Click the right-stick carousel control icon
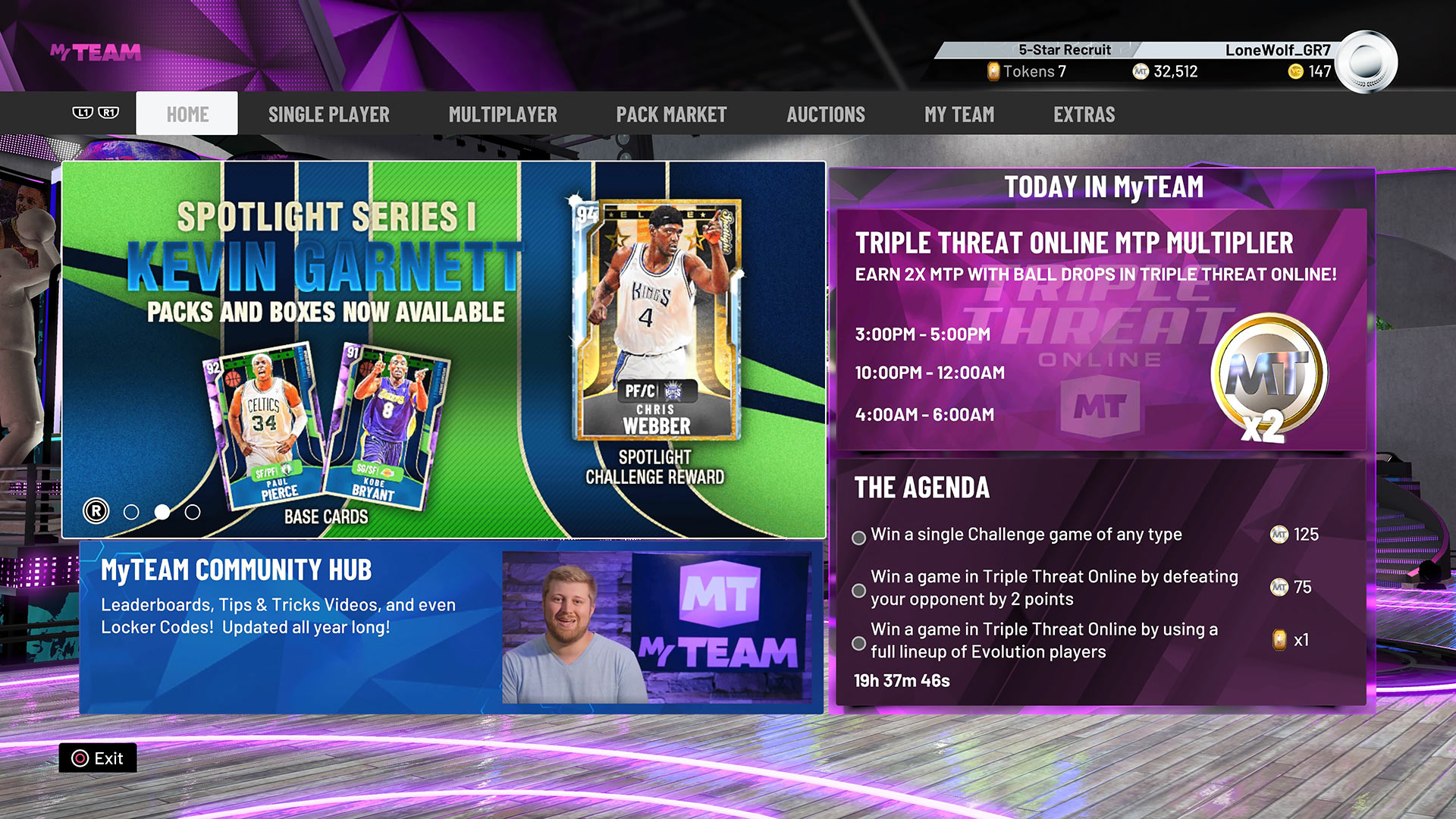This screenshot has width=1456, height=819. click(x=96, y=511)
